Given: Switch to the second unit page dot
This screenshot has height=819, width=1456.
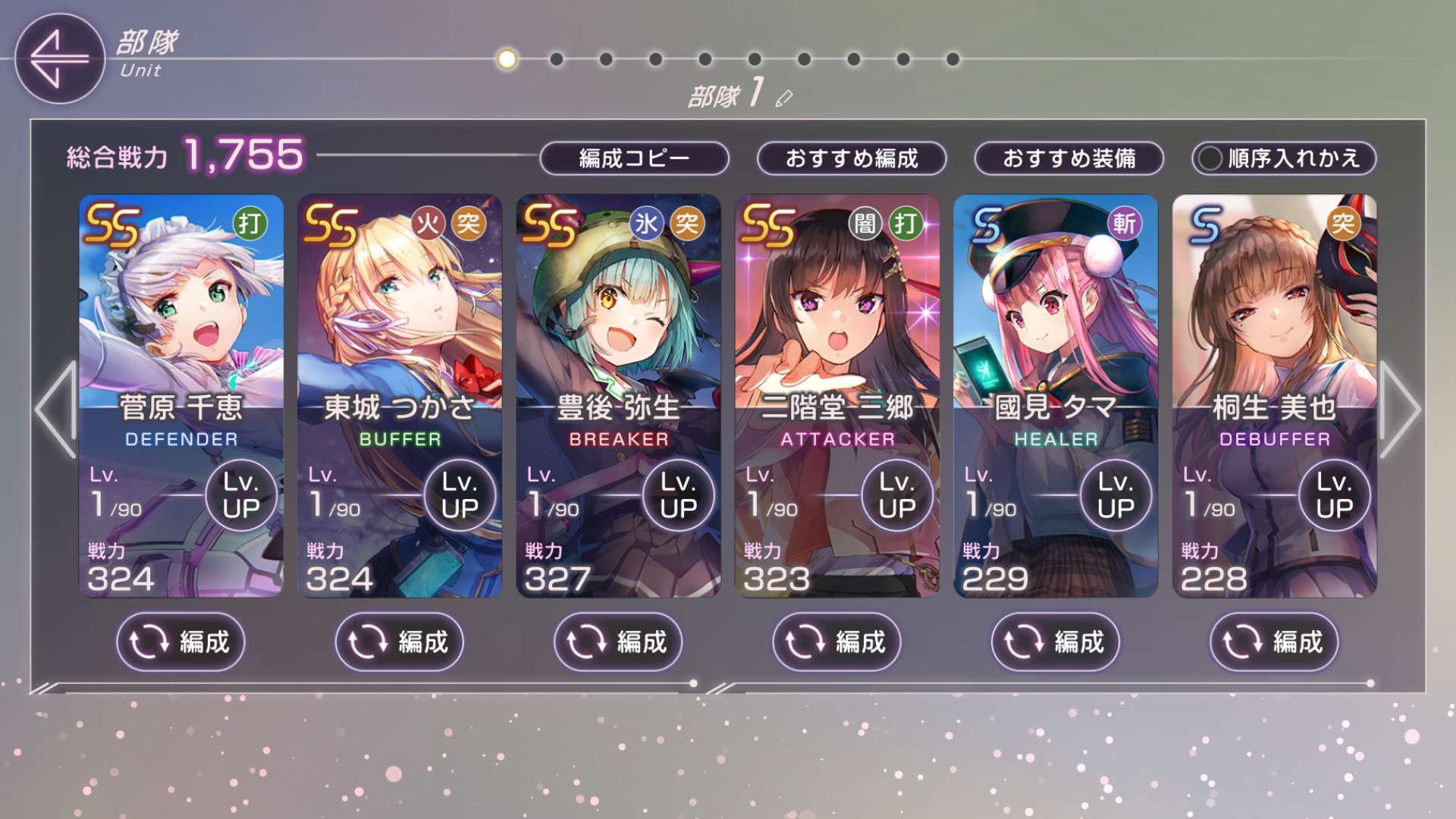Looking at the screenshot, I should point(557,59).
